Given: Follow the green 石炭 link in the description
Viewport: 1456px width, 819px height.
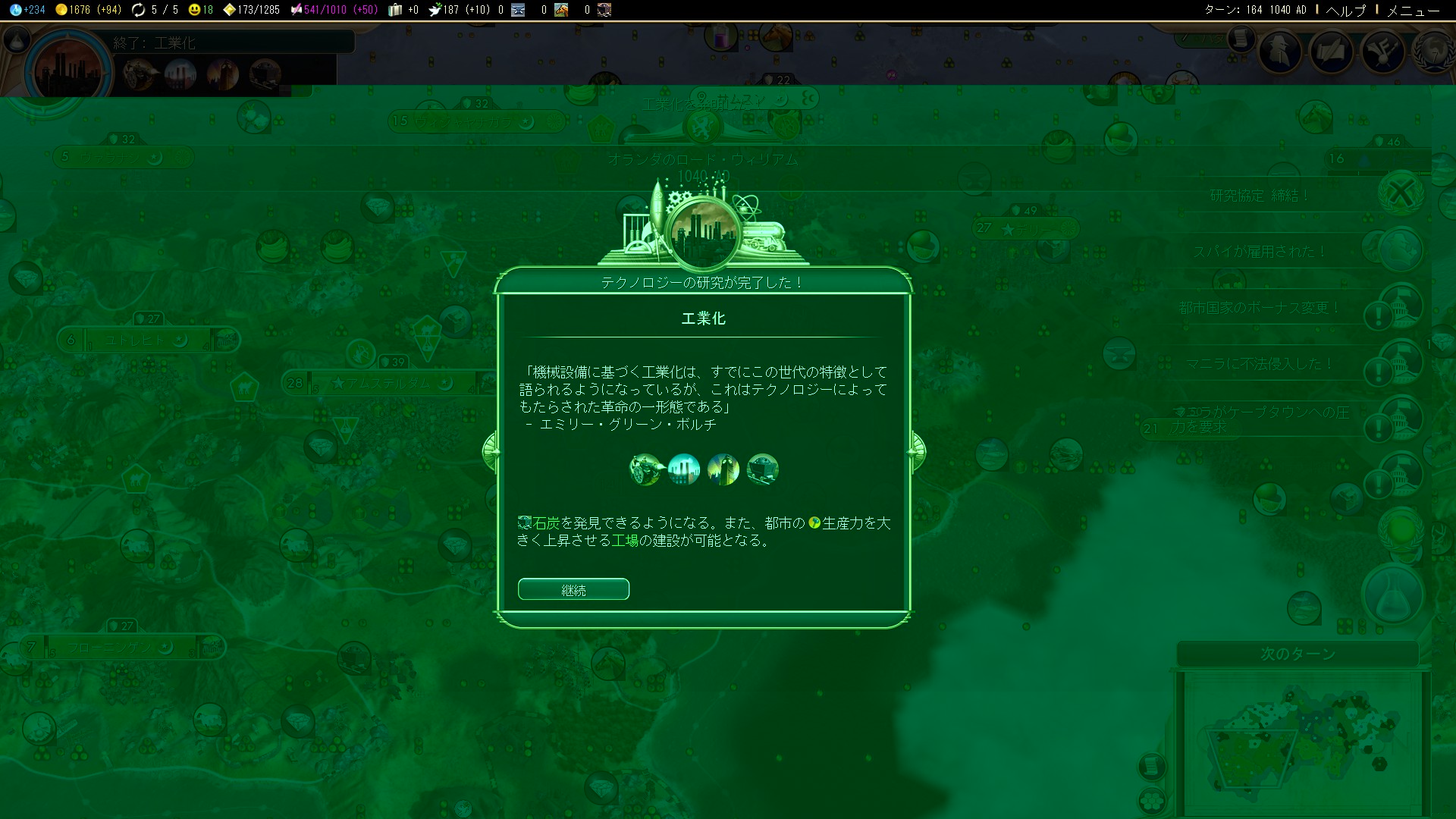Looking at the screenshot, I should point(546,523).
